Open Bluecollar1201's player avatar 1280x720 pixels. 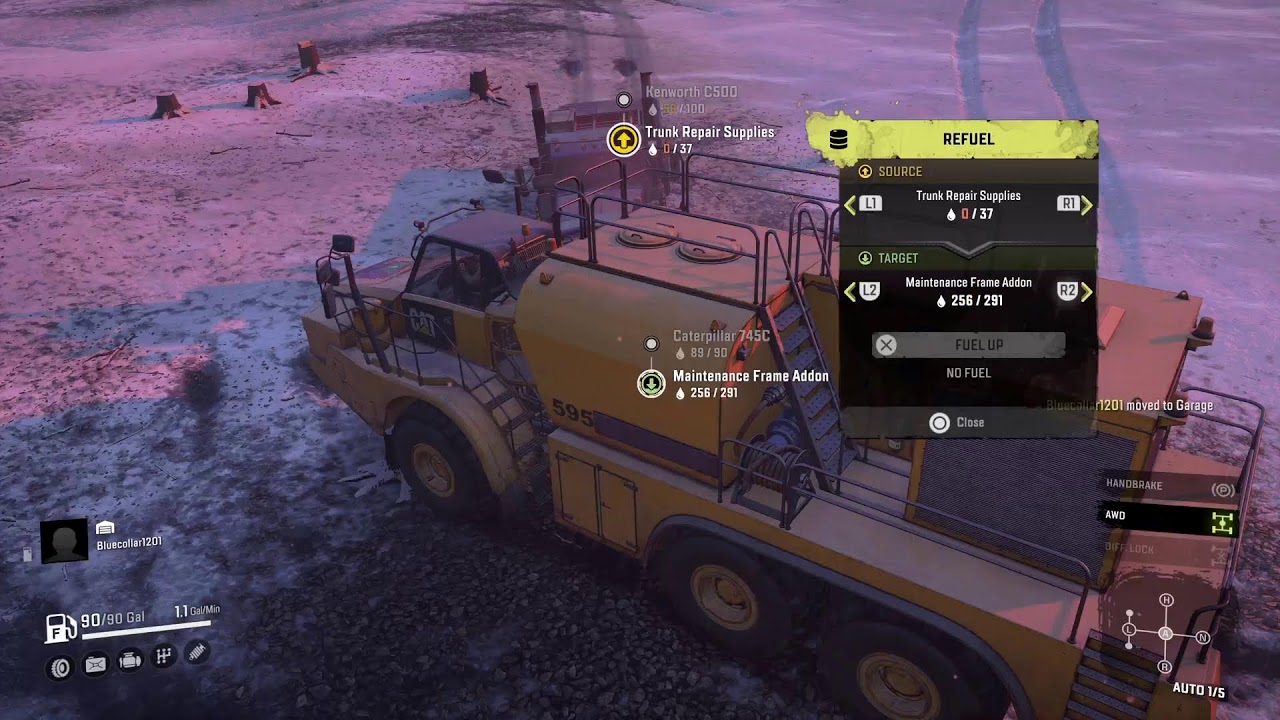(63, 541)
